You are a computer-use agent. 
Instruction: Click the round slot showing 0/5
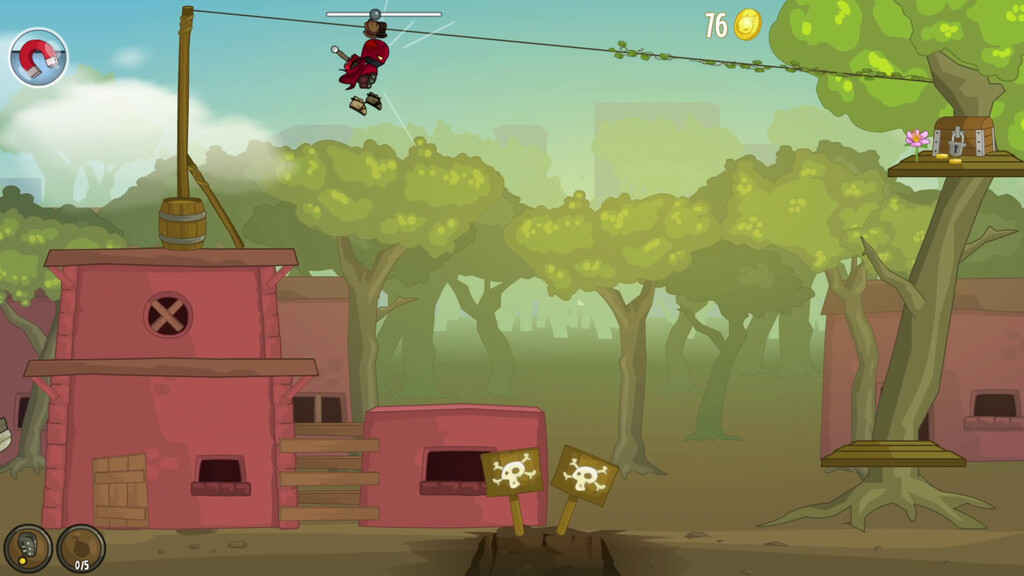(x=81, y=548)
